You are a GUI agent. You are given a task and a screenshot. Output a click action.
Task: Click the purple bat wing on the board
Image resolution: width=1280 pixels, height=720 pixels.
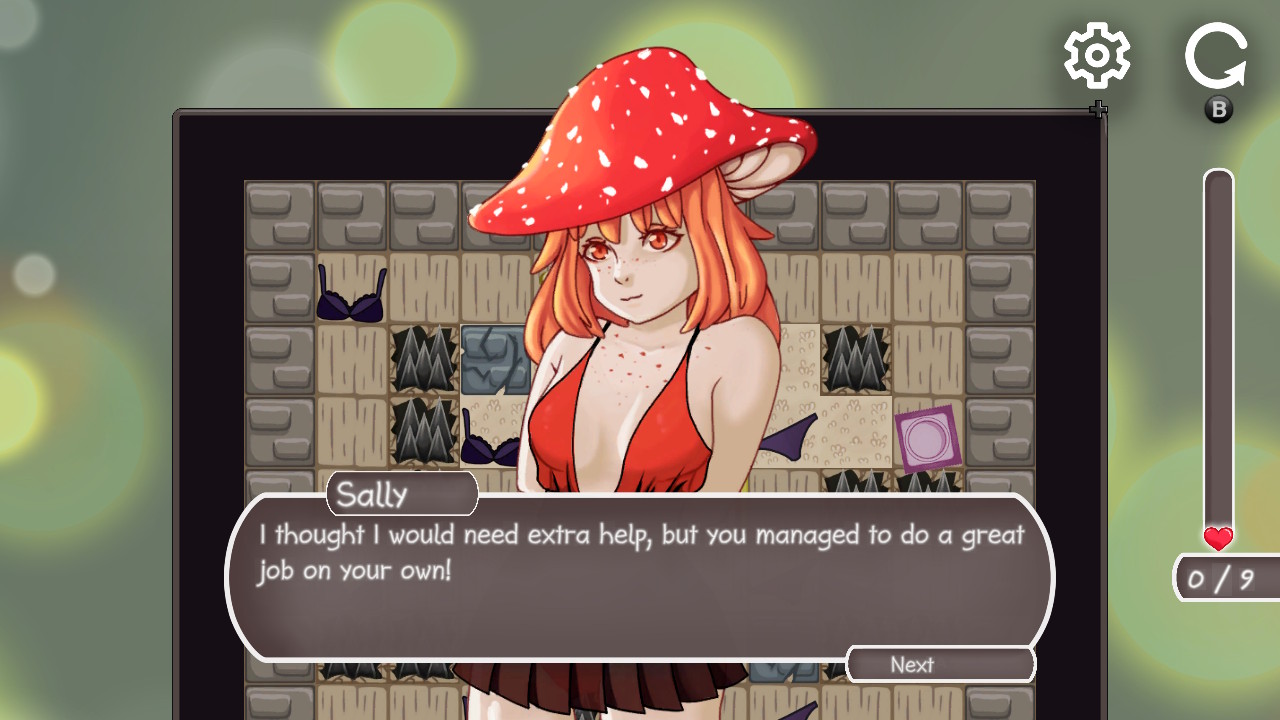791,436
